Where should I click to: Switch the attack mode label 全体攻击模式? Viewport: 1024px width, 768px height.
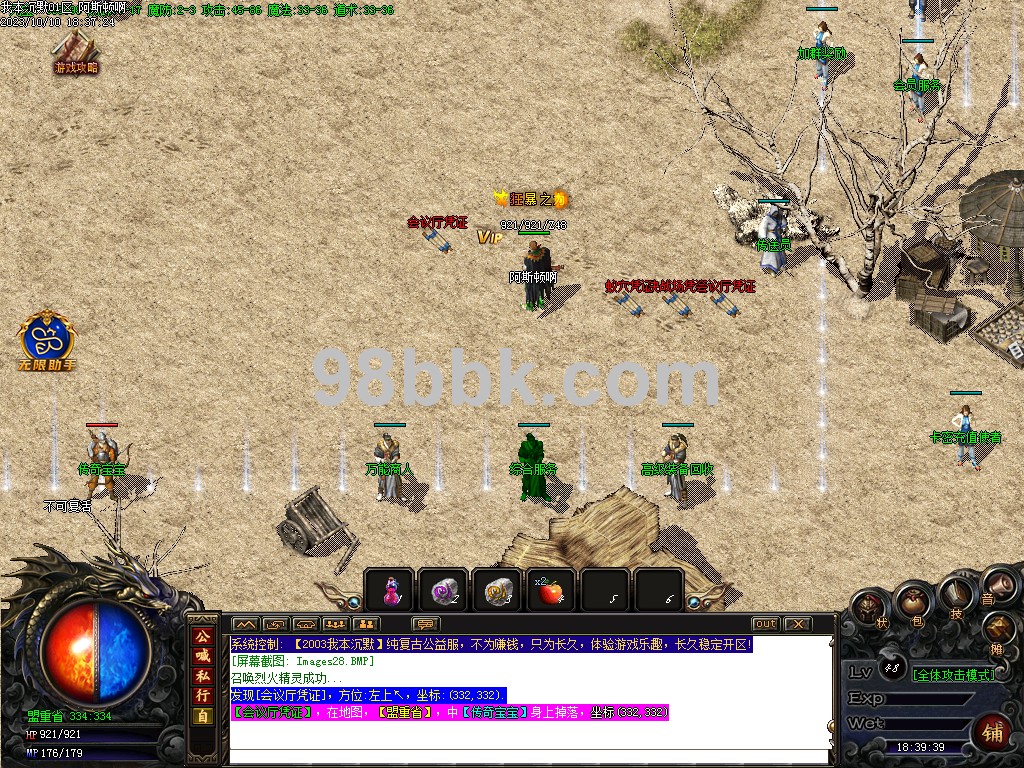click(x=954, y=675)
